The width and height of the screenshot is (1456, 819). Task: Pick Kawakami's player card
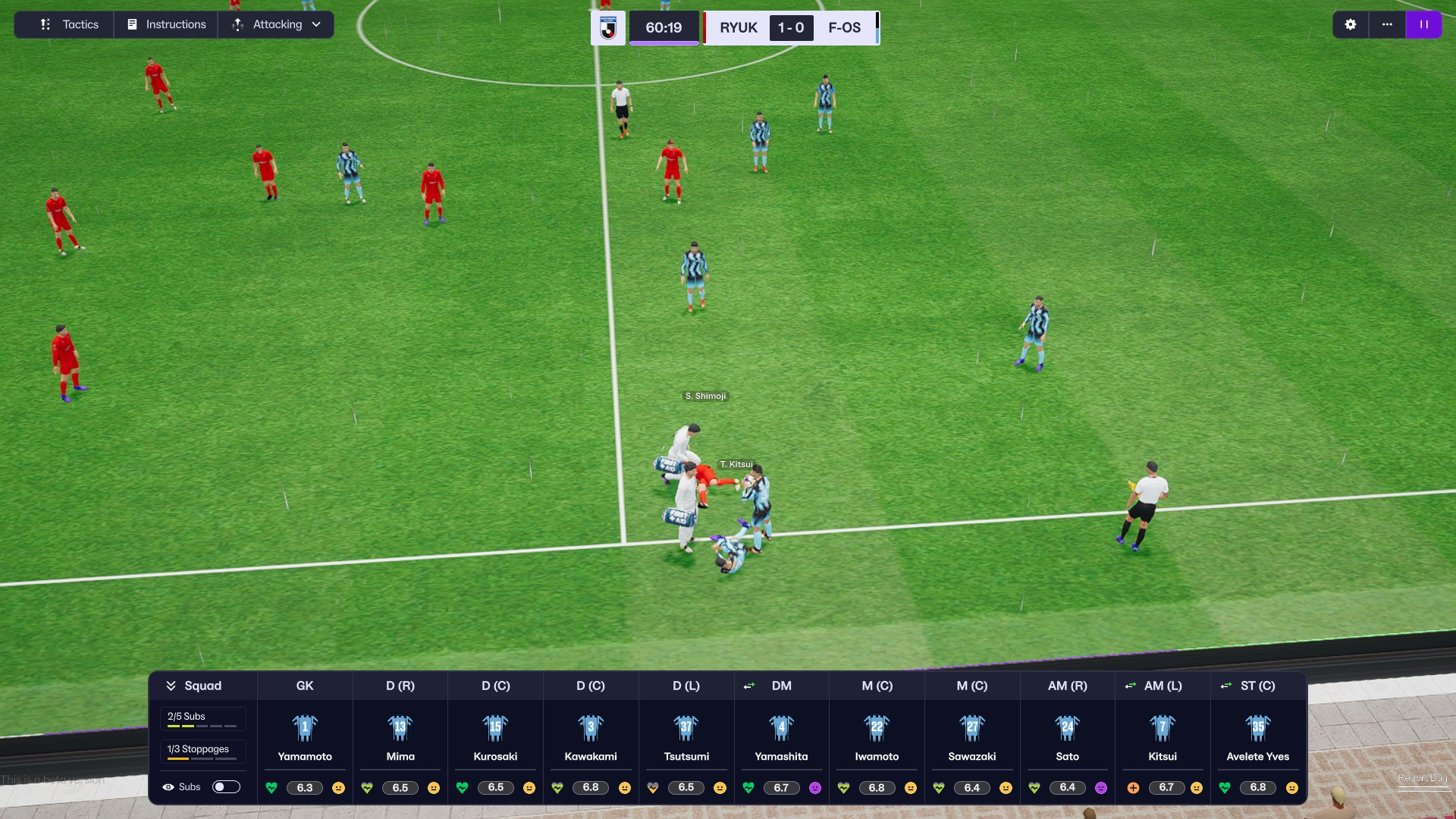click(x=591, y=737)
